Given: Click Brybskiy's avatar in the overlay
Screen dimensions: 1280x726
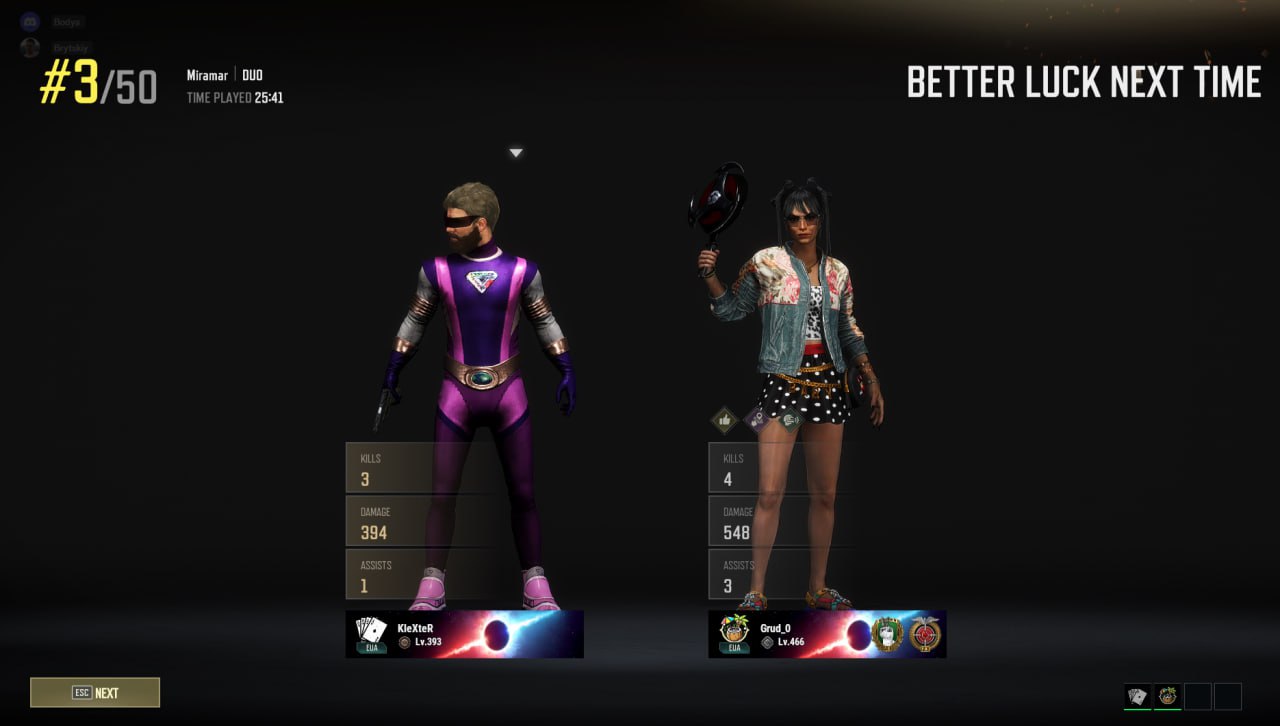Looking at the screenshot, I should coord(29,47).
